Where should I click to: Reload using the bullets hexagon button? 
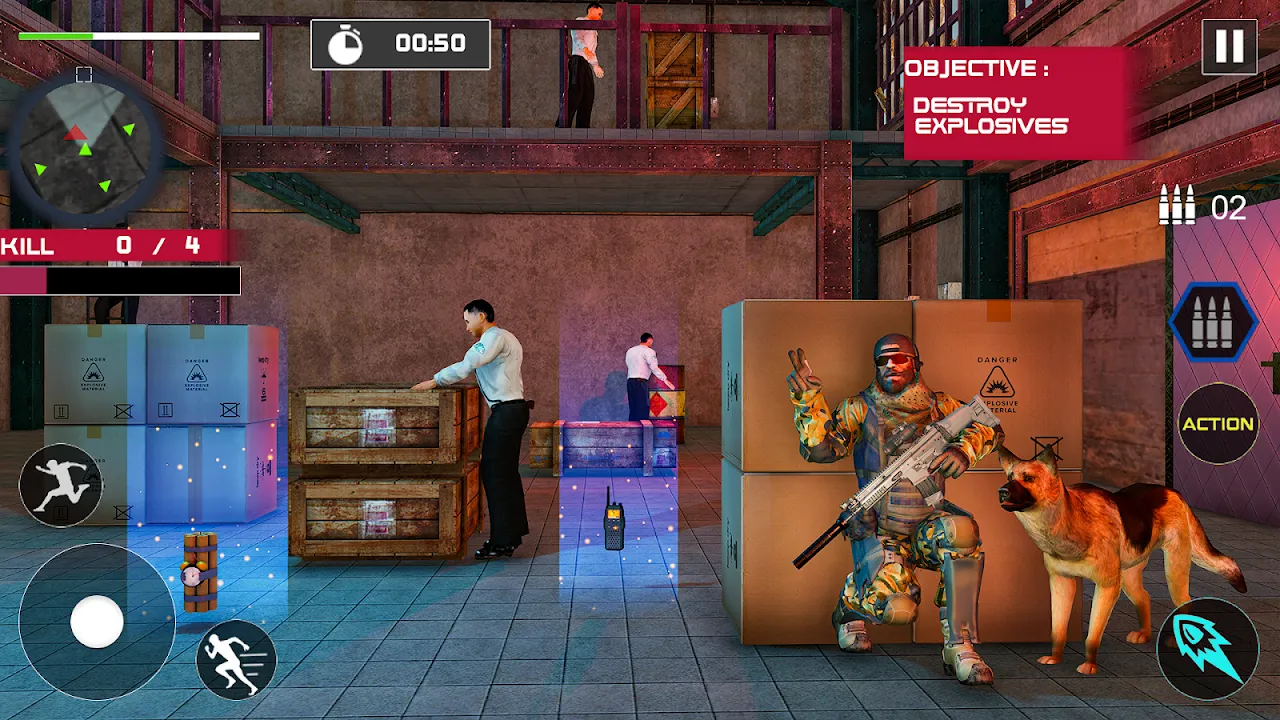[1214, 322]
